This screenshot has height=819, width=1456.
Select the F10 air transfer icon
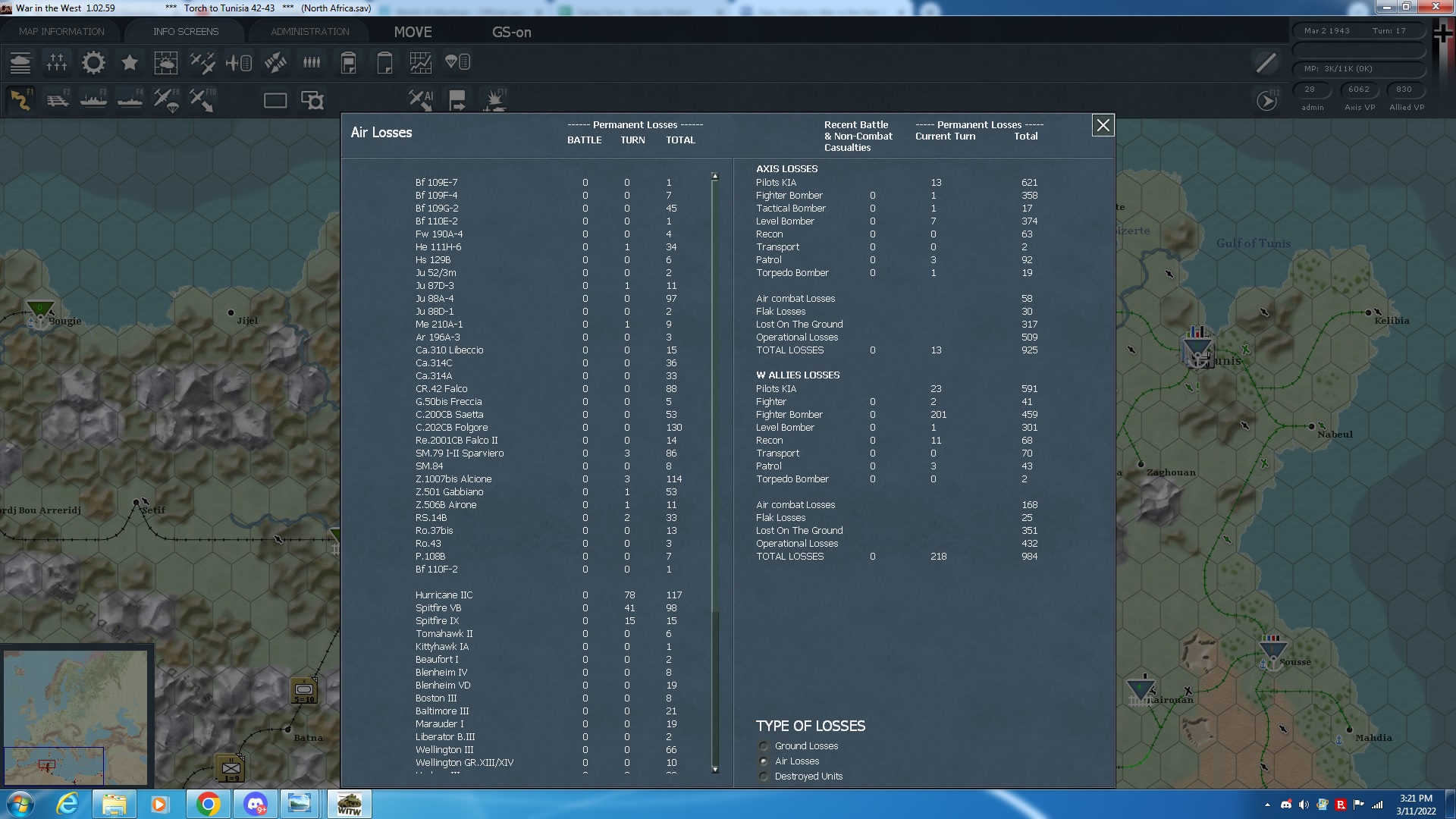202,99
